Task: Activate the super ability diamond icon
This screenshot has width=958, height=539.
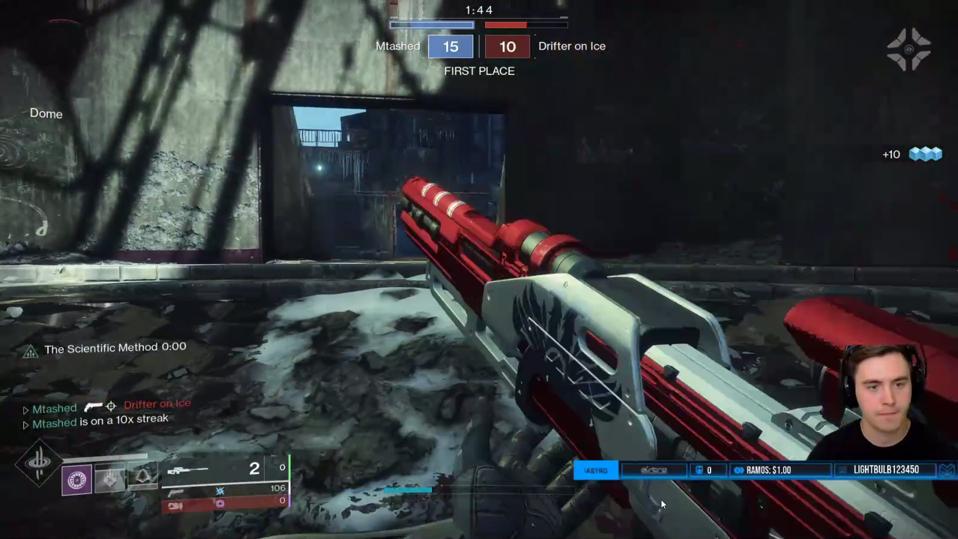Action: 39,463
